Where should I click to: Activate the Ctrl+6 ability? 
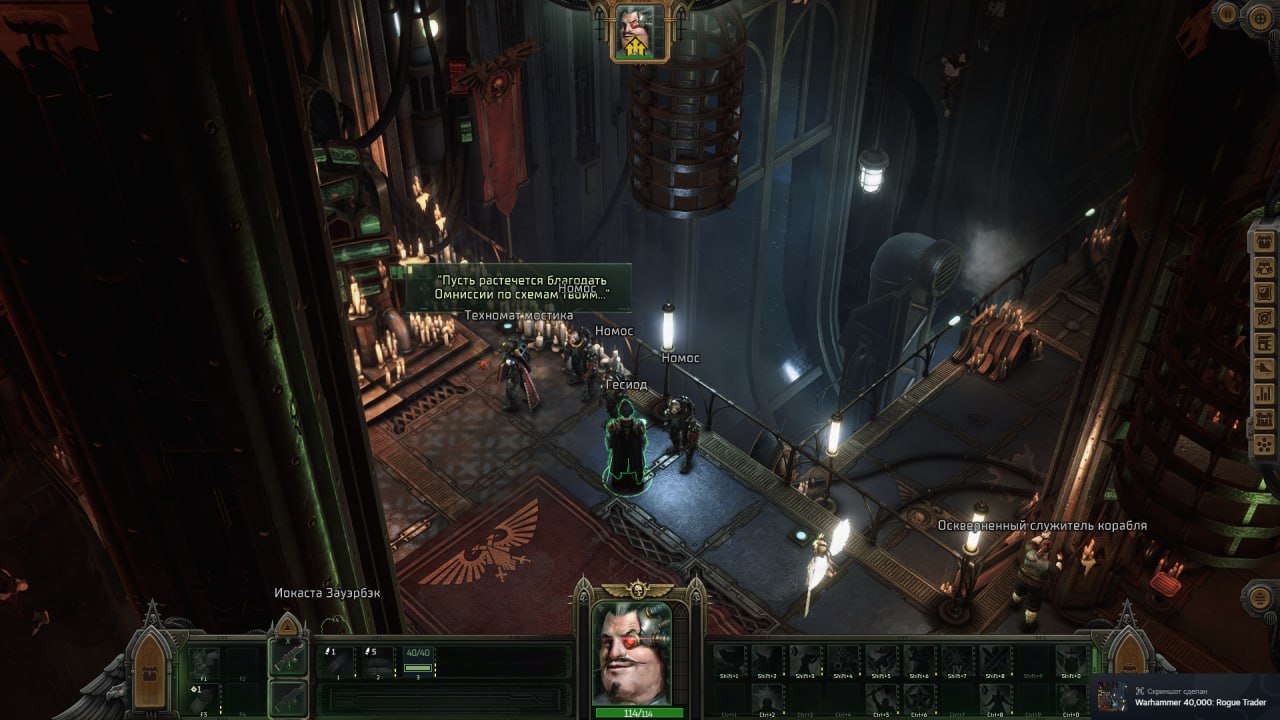pyautogui.click(x=919, y=698)
